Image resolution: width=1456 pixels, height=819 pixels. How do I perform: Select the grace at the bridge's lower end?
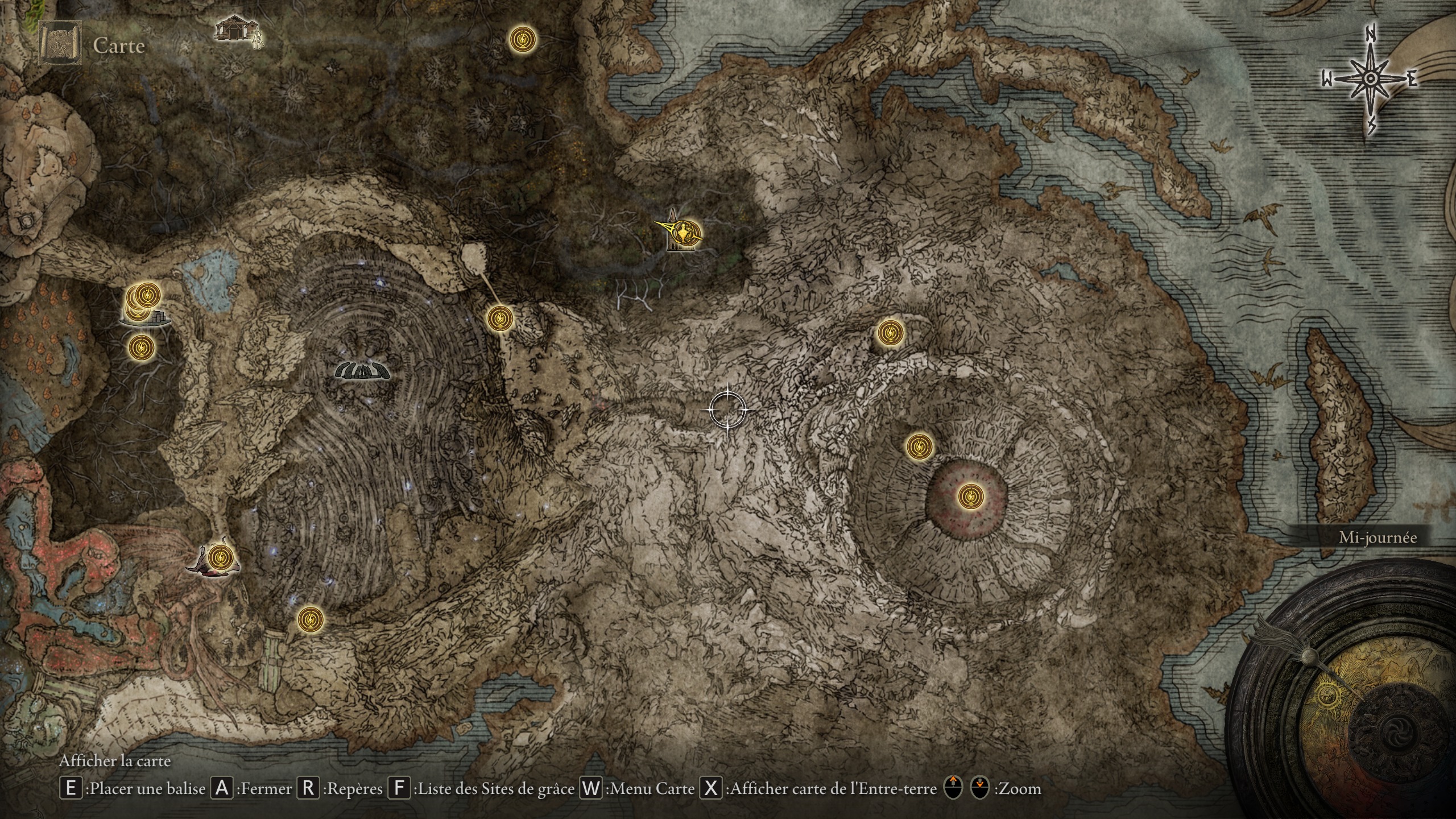point(500,318)
